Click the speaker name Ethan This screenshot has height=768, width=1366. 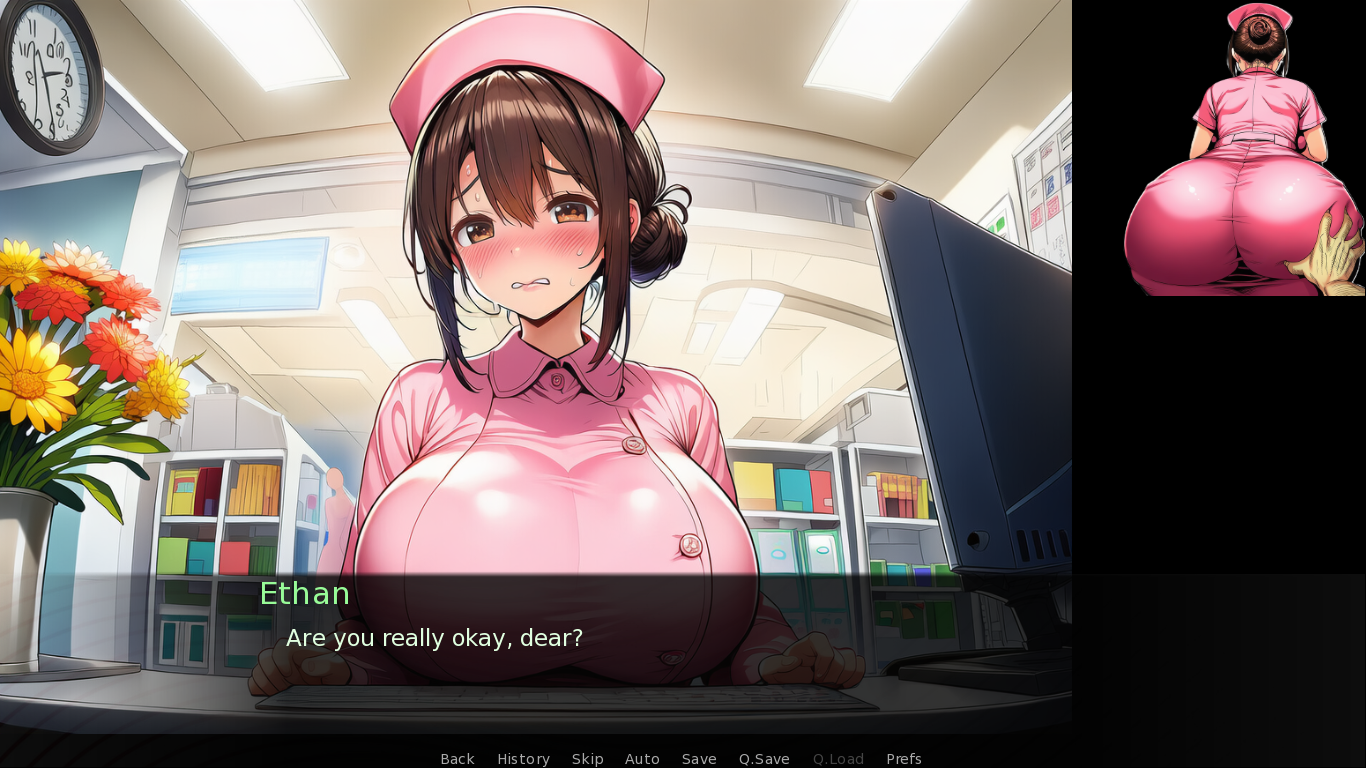click(x=304, y=593)
